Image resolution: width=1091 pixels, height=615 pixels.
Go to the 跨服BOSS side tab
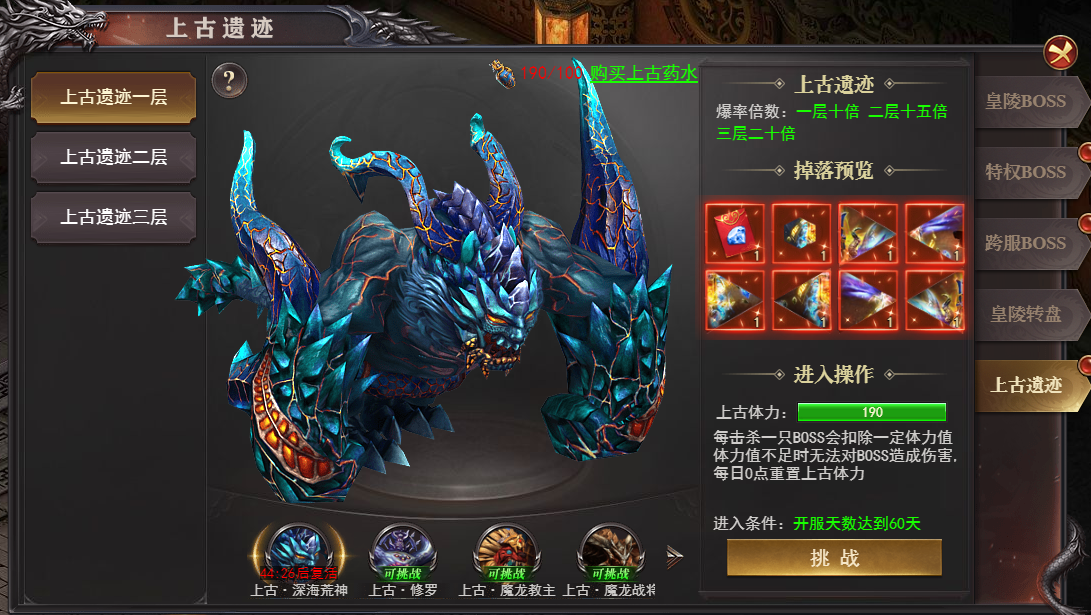[x=1028, y=242]
